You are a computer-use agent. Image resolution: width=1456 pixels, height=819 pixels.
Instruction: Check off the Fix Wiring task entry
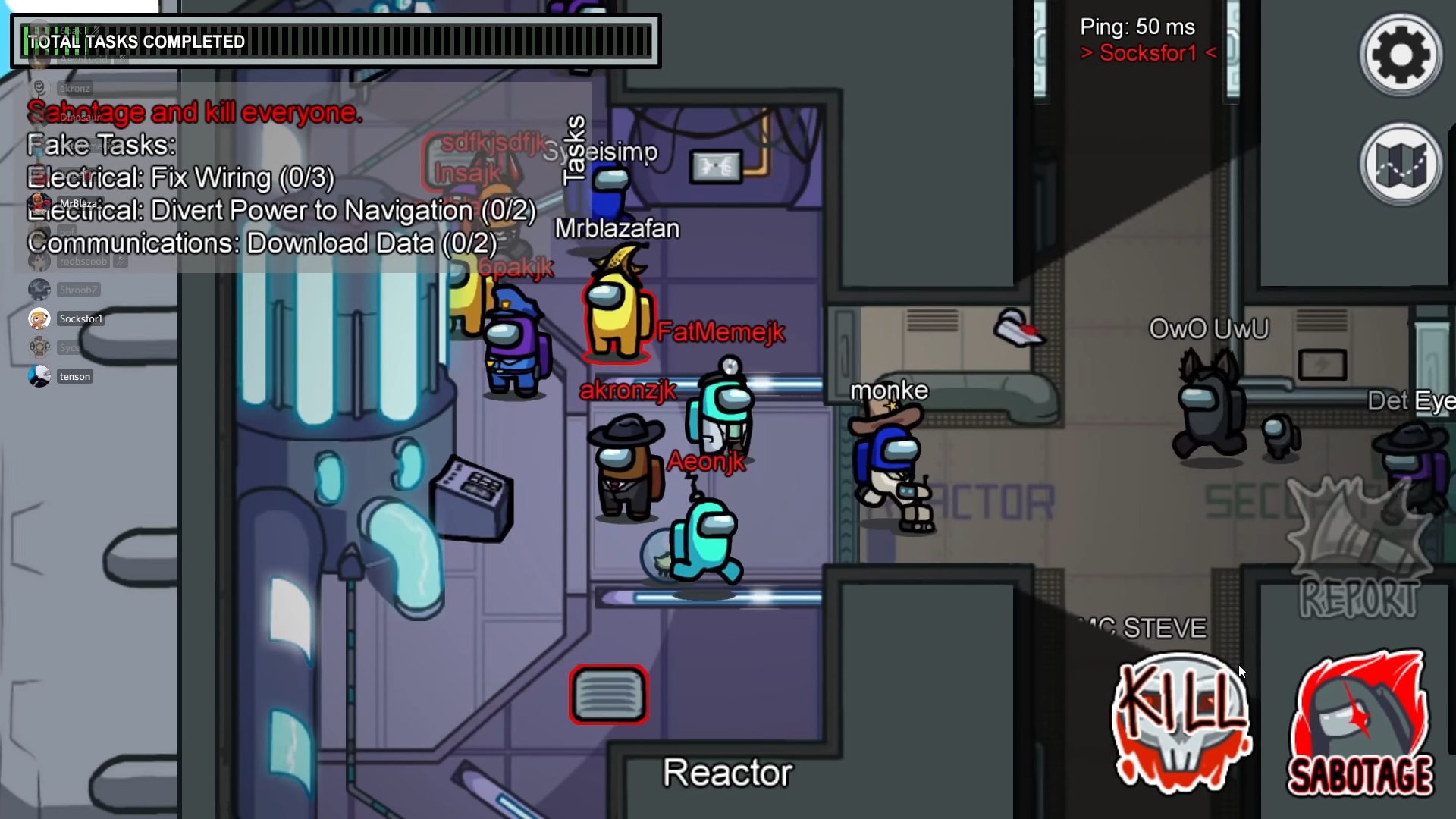180,177
